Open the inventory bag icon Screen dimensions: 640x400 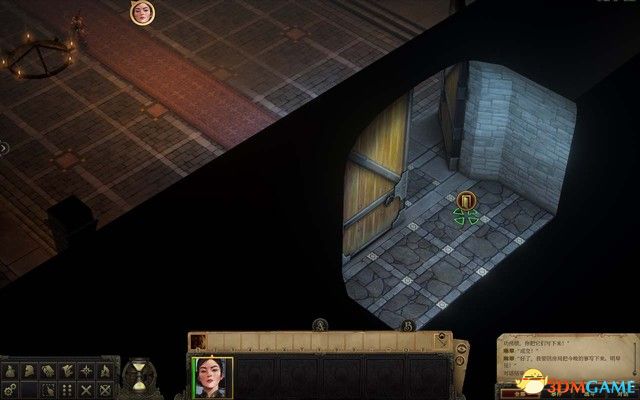pos(11,369)
